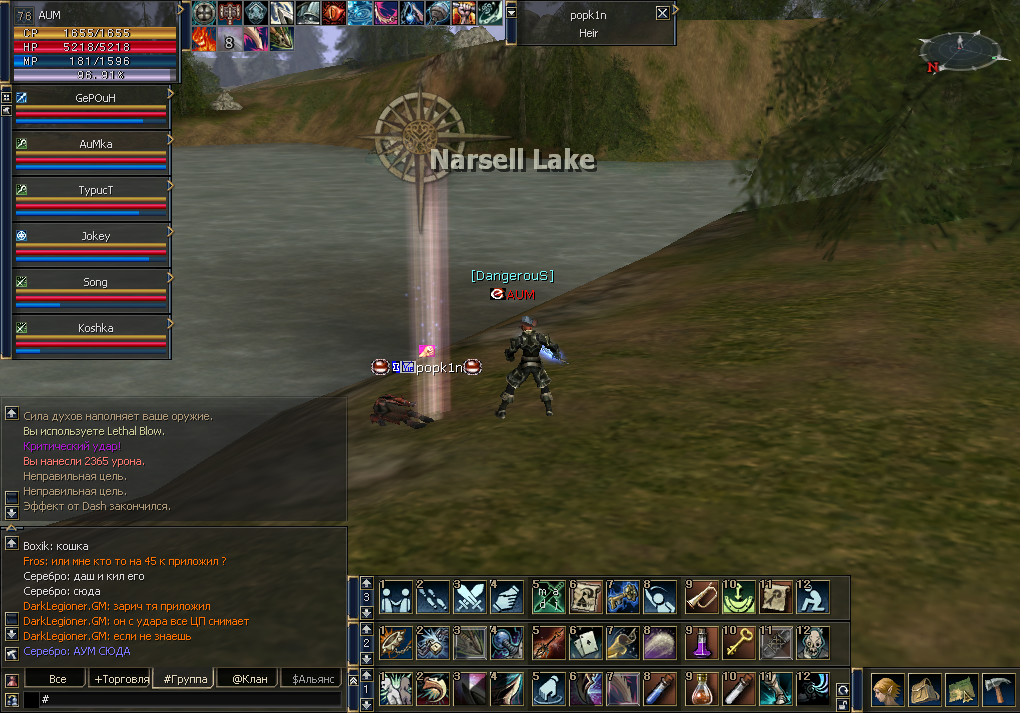Open the inventory bag
The width and height of the screenshot is (1024, 713).
[x=924, y=691]
